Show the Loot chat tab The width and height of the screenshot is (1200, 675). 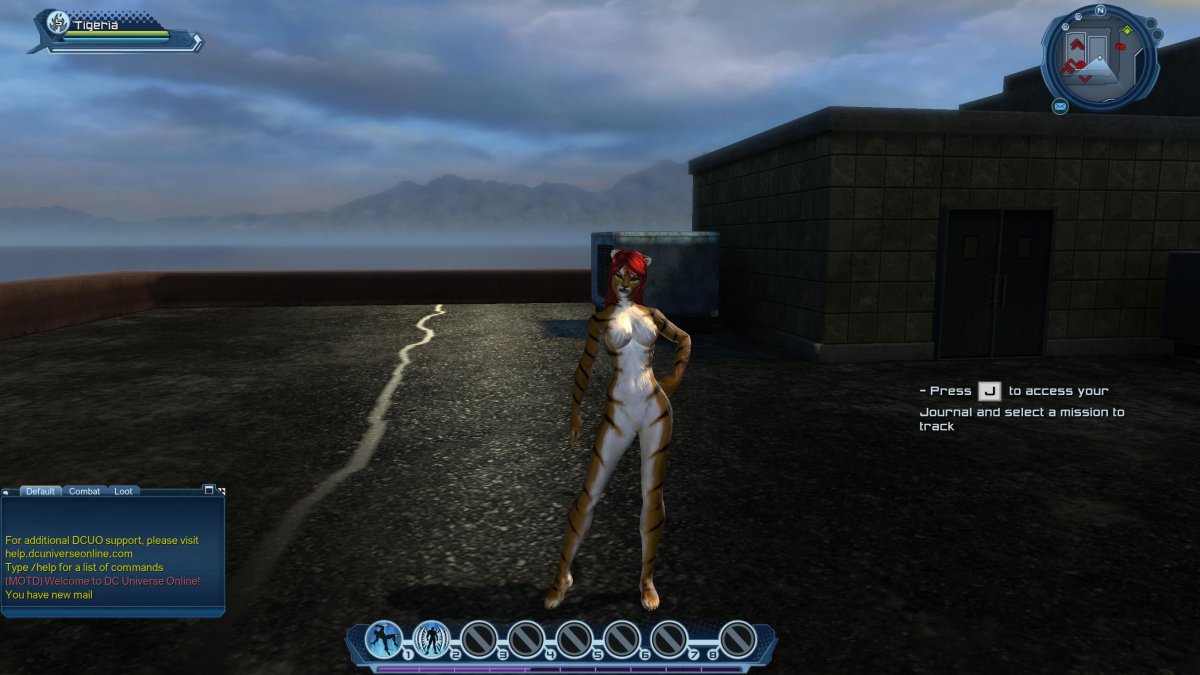coord(123,491)
